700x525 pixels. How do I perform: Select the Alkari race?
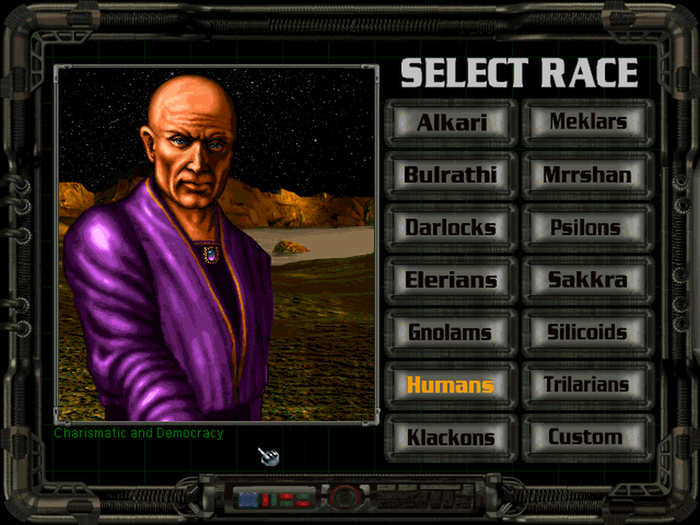(451, 123)
